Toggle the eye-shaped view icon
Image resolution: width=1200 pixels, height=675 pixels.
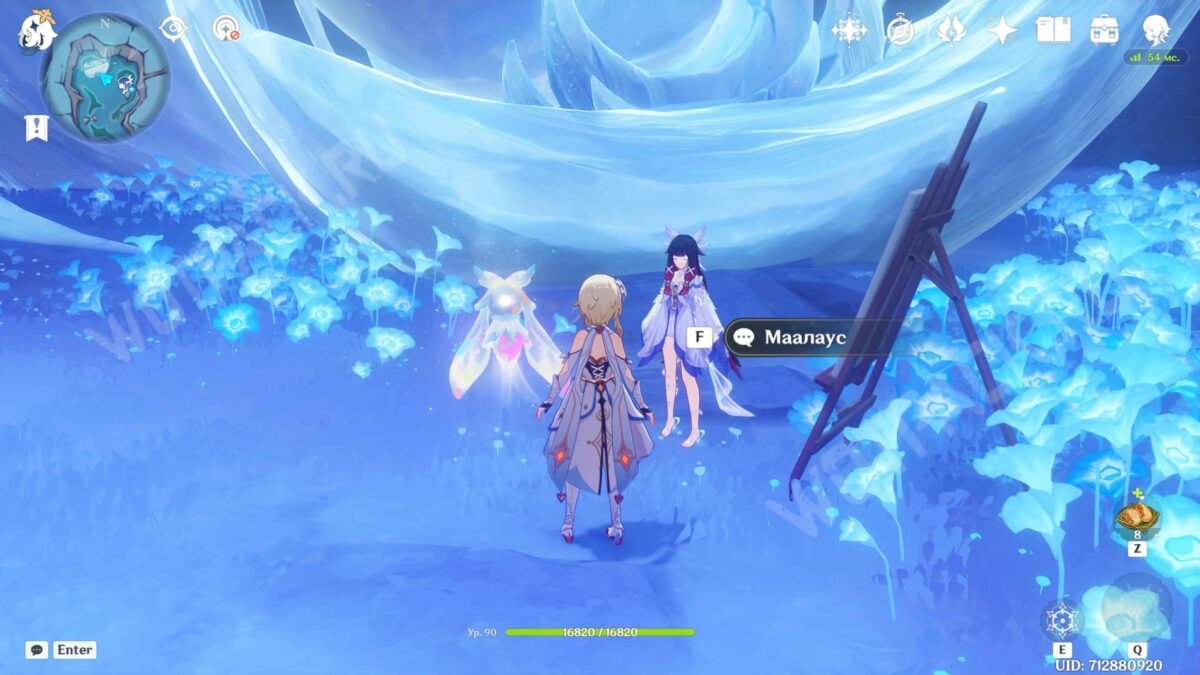point(174,28)
